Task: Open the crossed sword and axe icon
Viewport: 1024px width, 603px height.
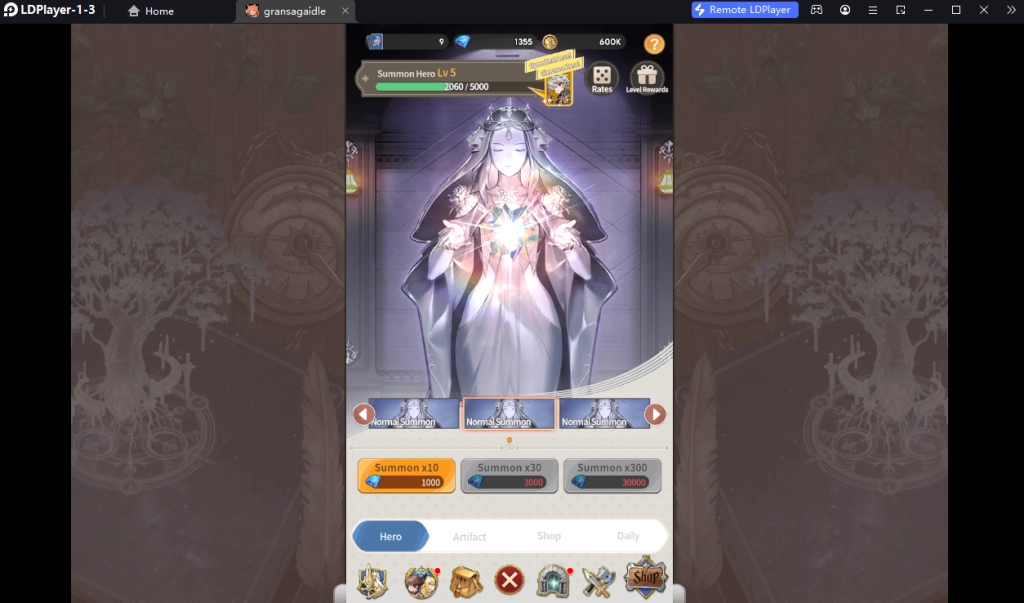Action: (598, 580)
